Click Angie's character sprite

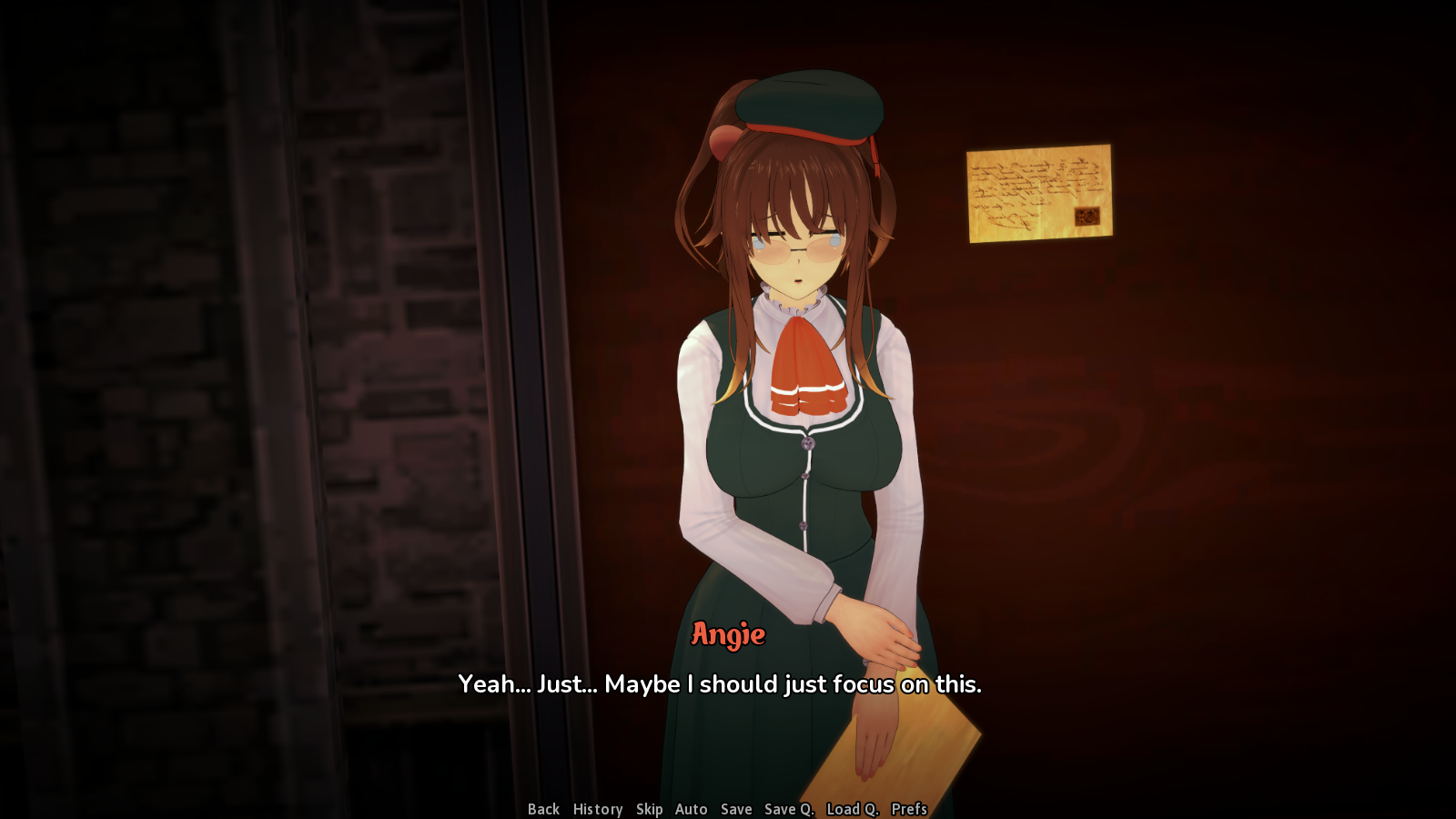tap(801, 455)
